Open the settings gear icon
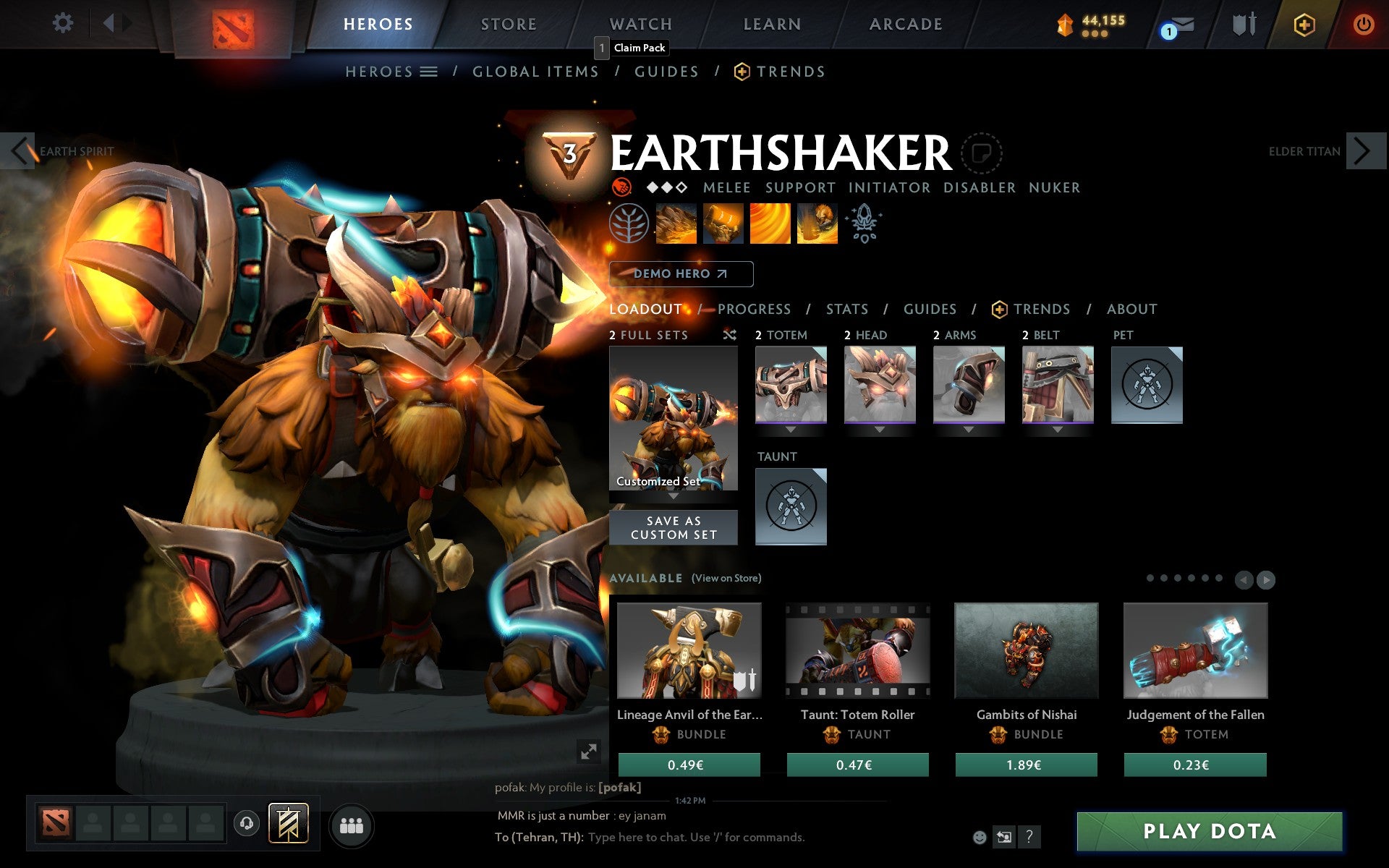1389x868 pixels. [64, 23]
